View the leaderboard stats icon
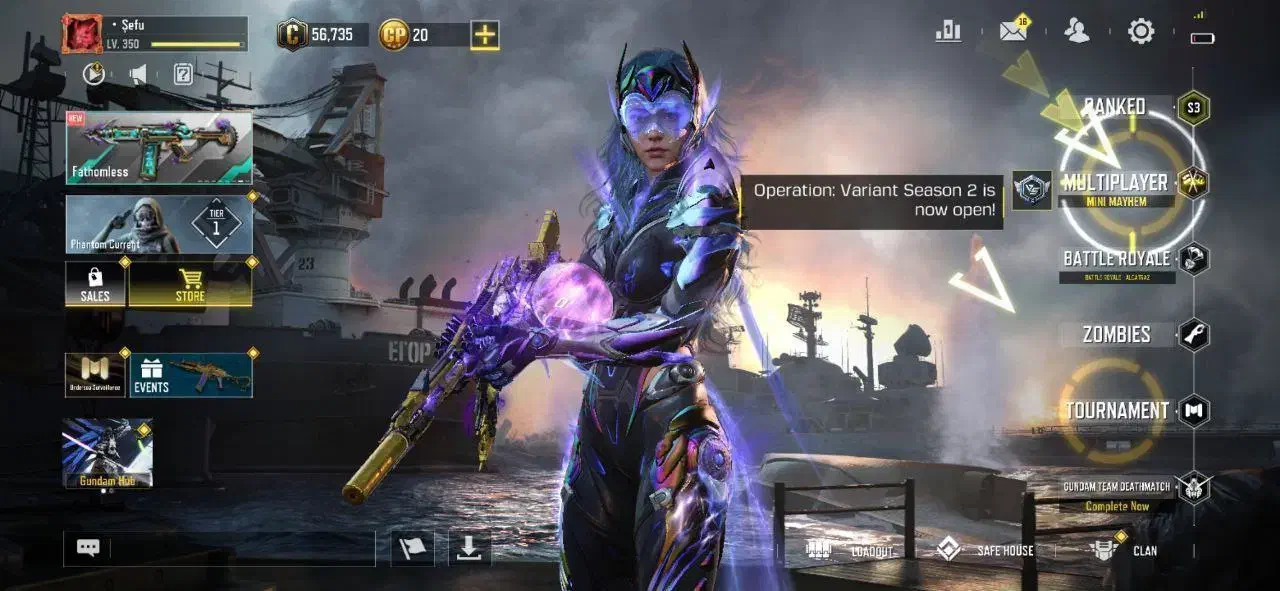Image resolution: width=1280 pixels, height=591 pixels. point(948,31)
